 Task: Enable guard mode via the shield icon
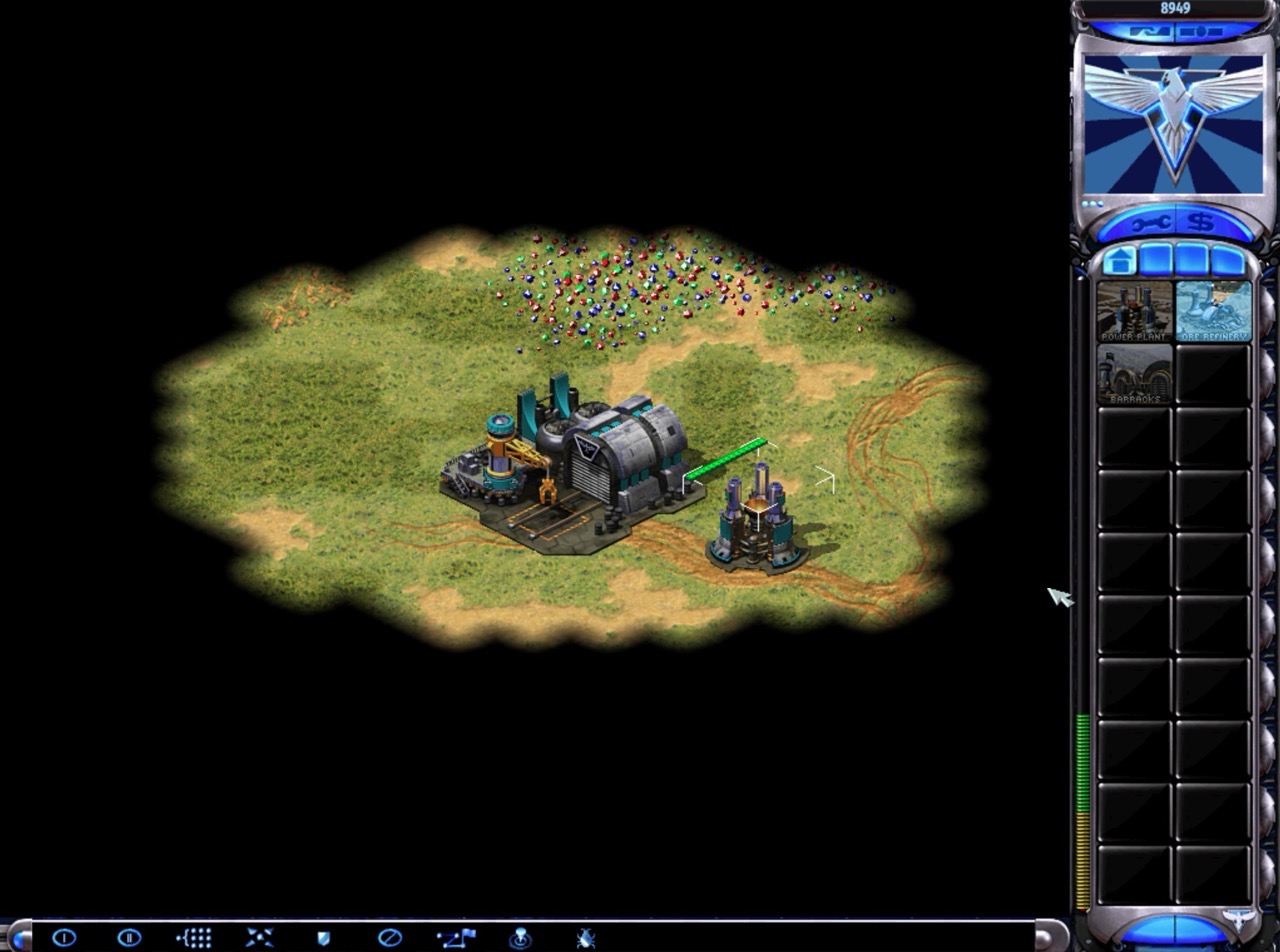coord(324,937)
